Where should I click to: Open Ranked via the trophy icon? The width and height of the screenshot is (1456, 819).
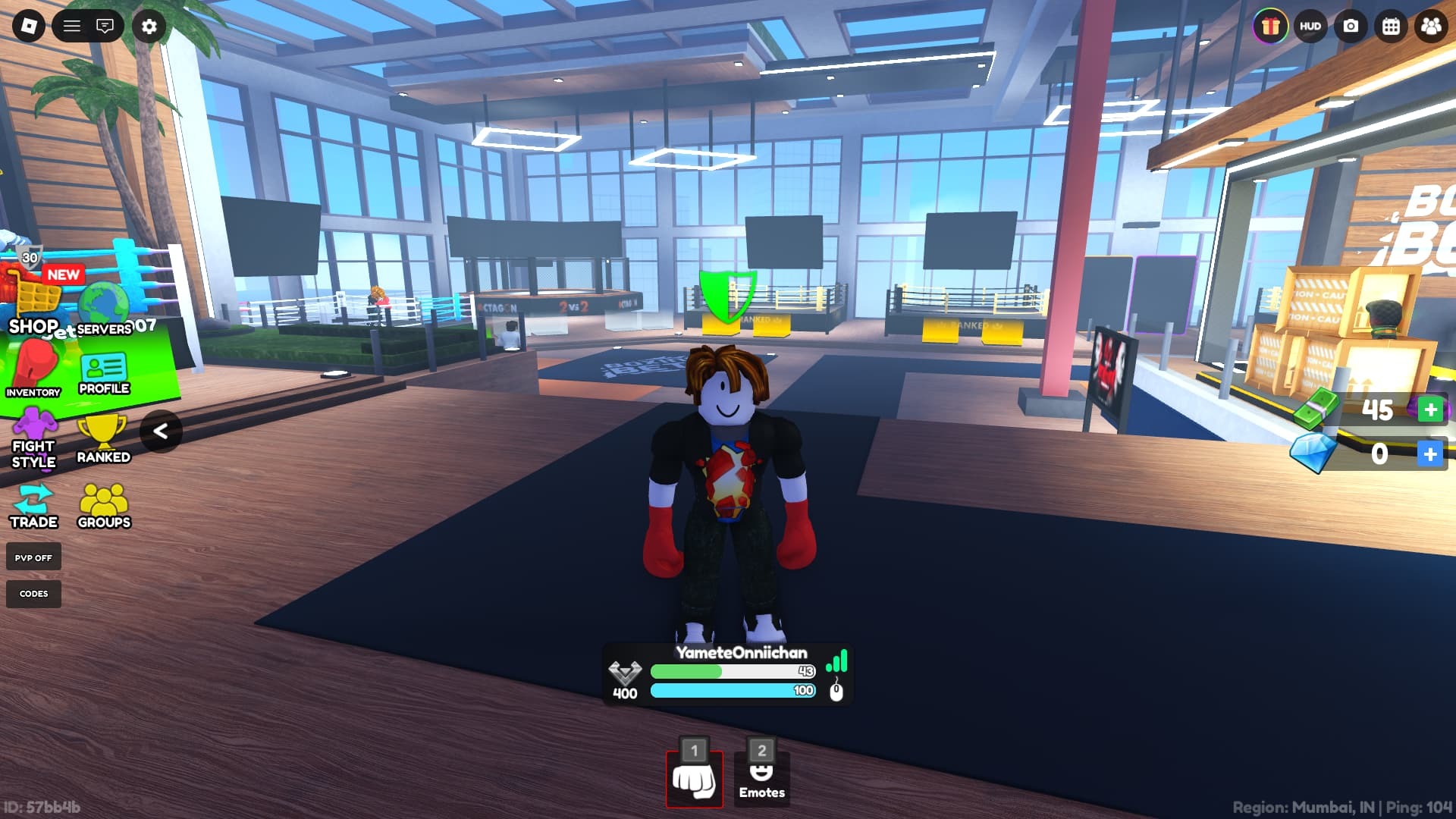click(103, 434)
